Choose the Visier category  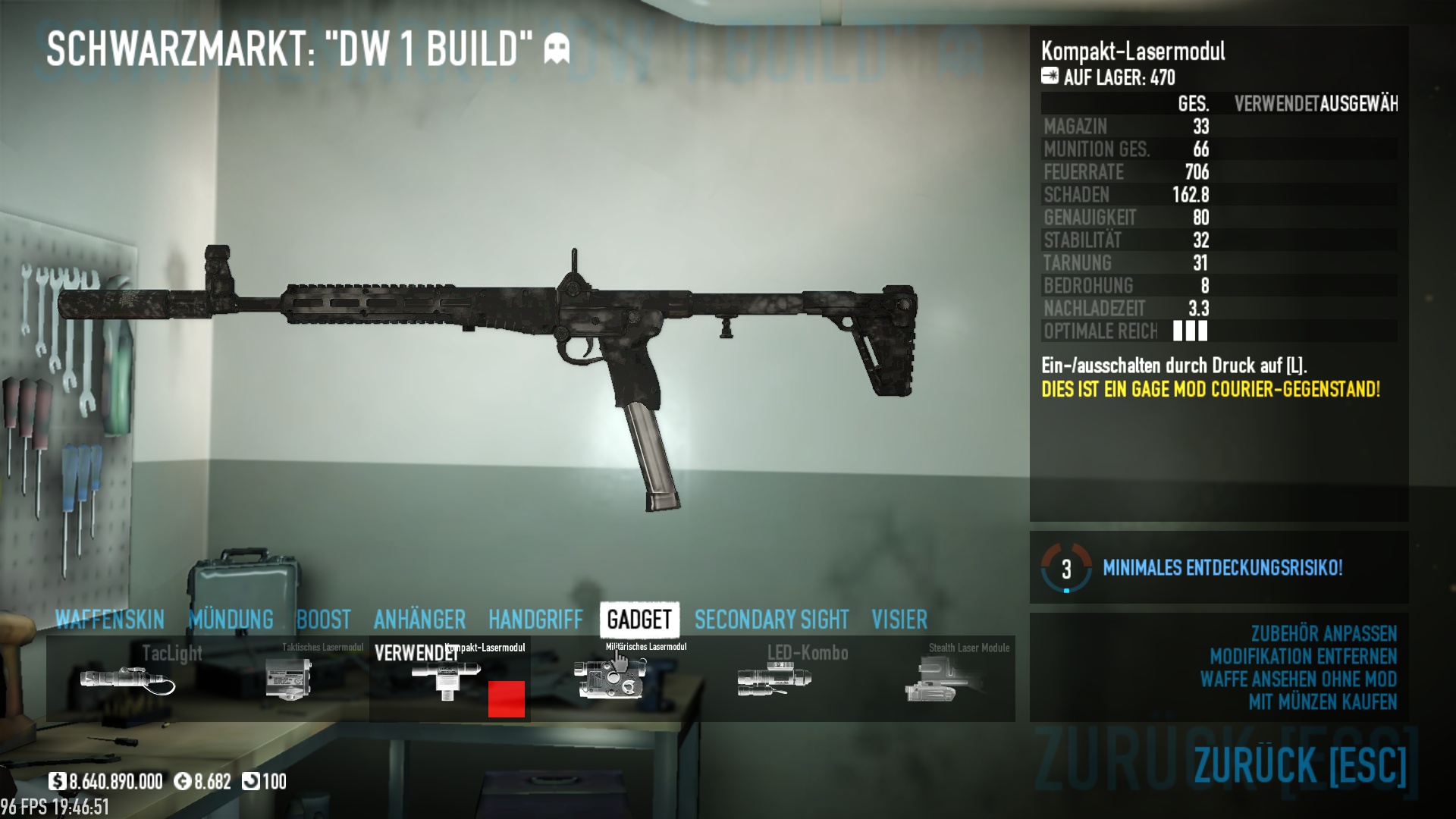(x=899, y=620)
